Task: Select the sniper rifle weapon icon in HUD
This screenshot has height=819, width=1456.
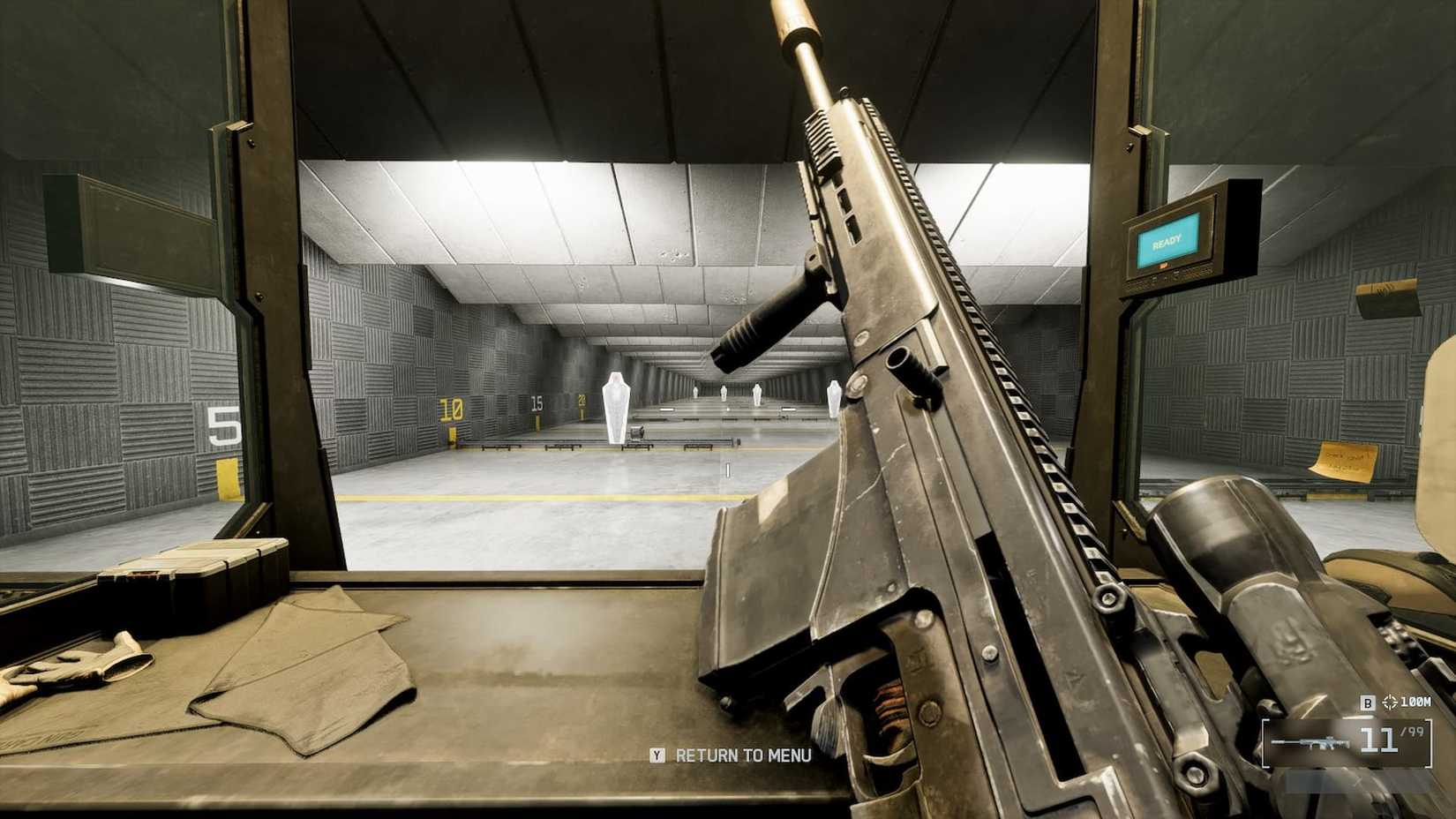Action: (x=1309, y=742)
